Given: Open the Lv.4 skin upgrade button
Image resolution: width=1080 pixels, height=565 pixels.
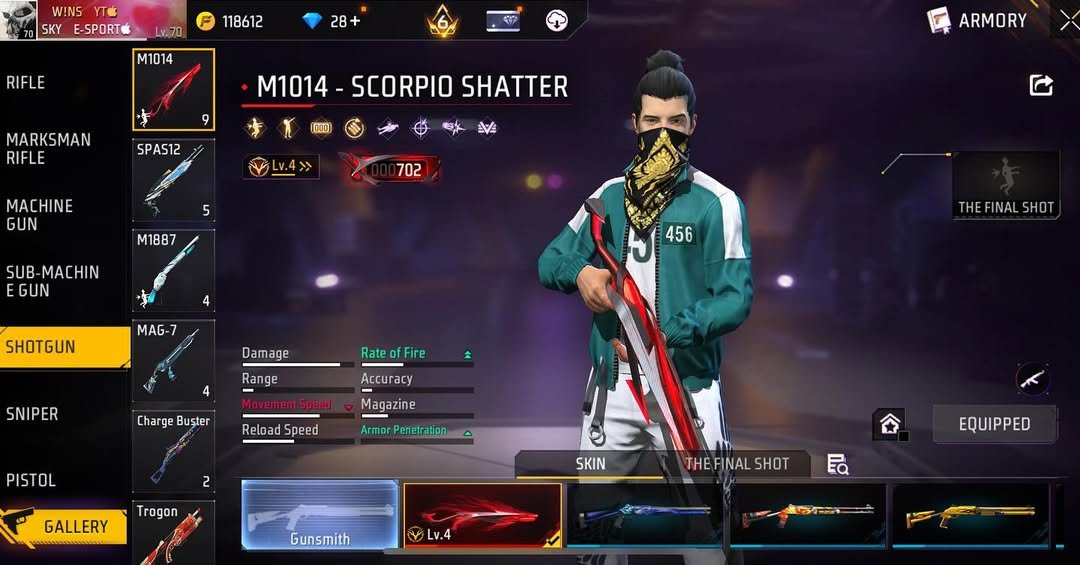Looking at the screenshot, I should 281,167.
